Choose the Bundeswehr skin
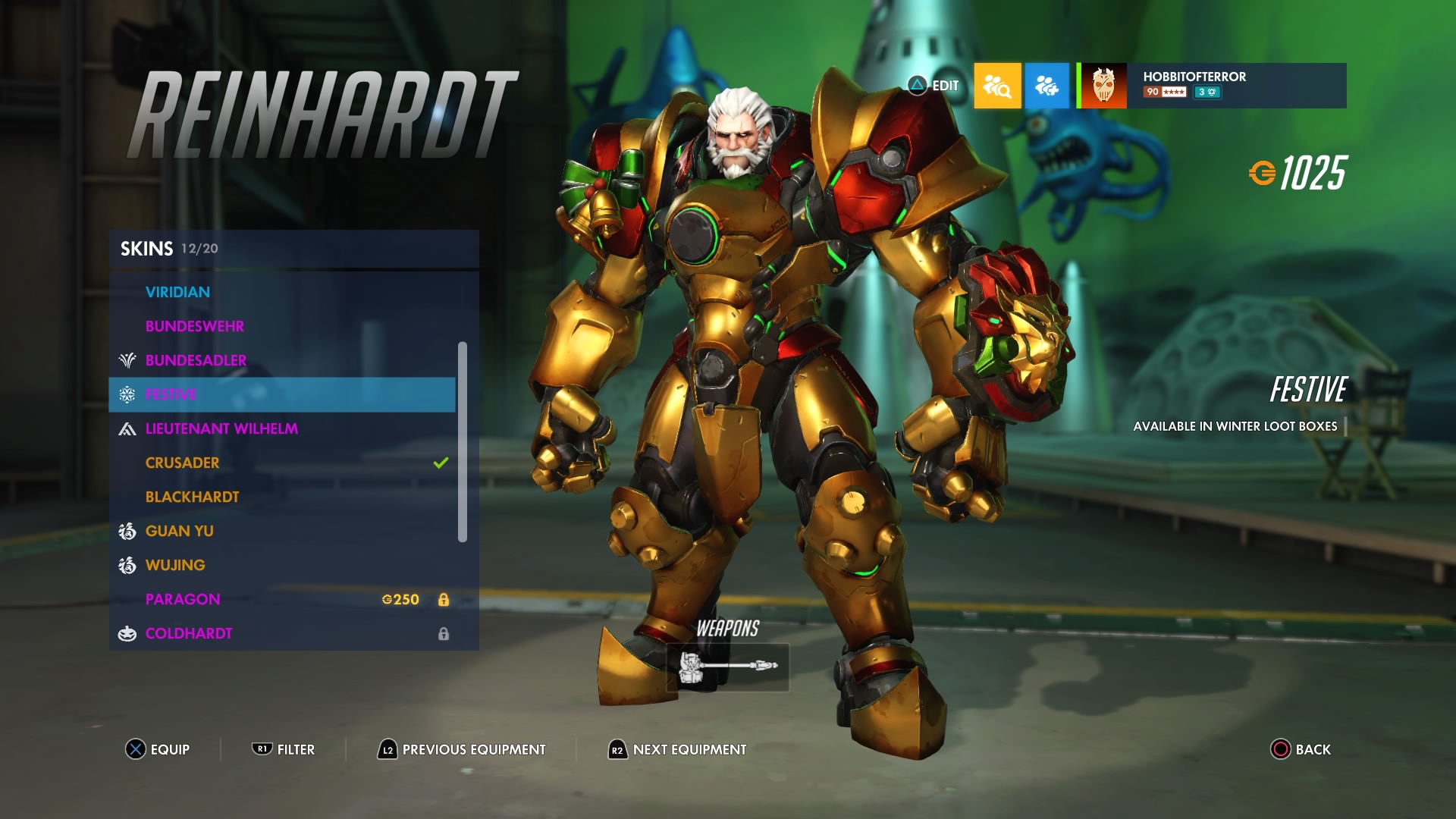This screenshot has width=1456, height=819. pyautogui.click(x=194, y=326)
